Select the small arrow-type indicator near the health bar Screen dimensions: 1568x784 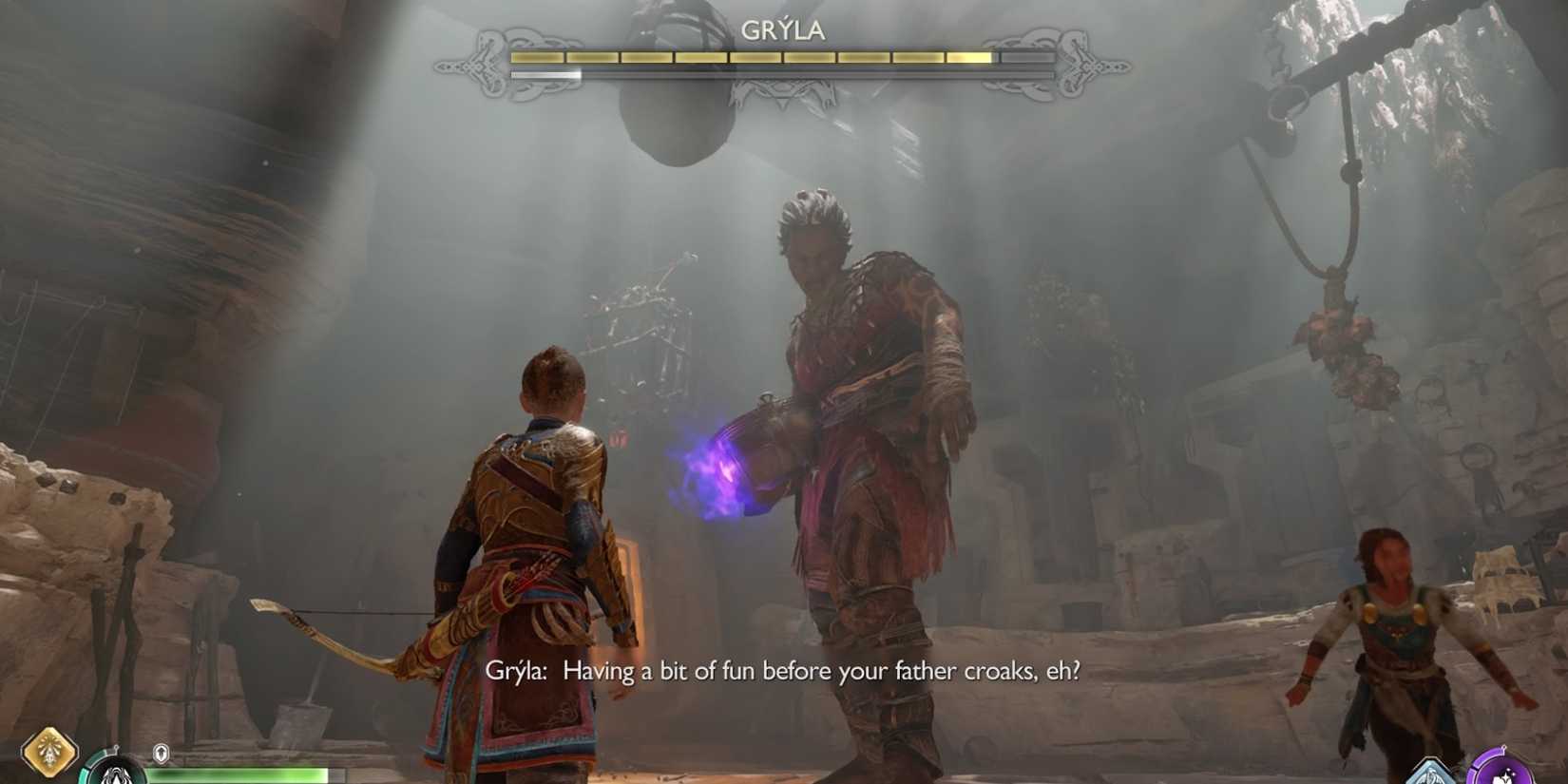[160, 751]
